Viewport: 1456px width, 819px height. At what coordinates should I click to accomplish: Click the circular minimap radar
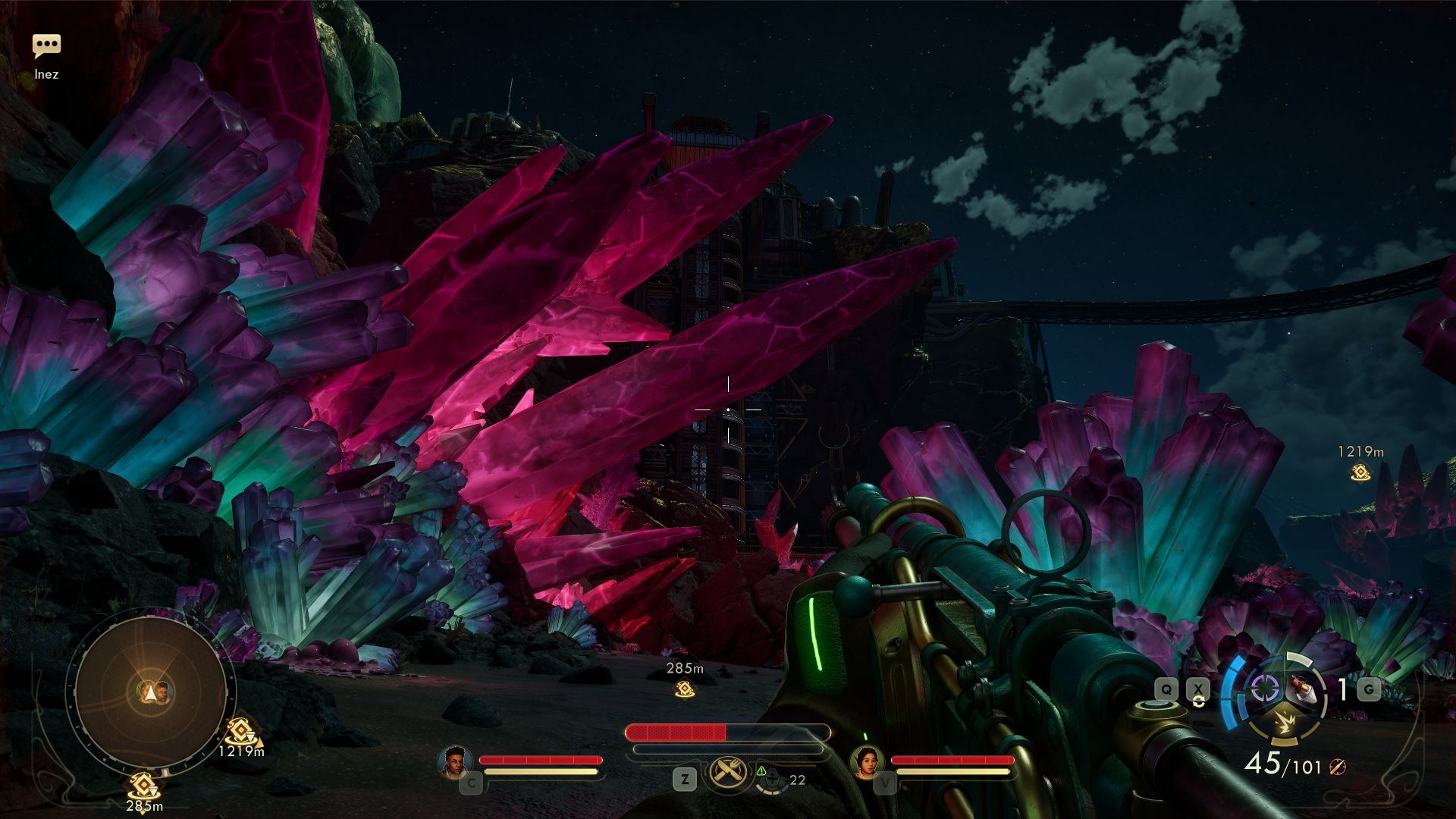coord(150,691)
